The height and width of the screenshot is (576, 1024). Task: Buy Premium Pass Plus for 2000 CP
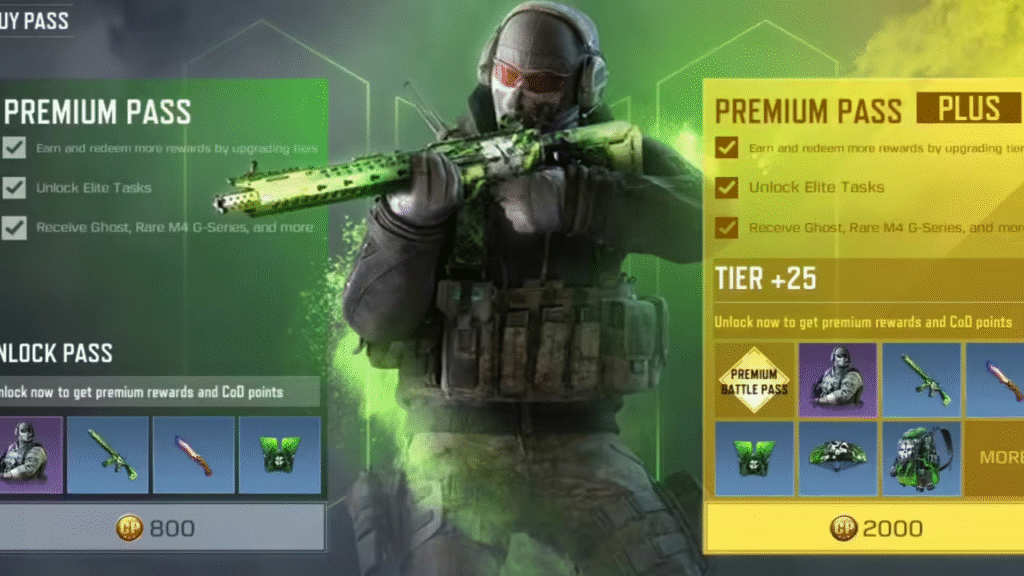tap(866, 528)
